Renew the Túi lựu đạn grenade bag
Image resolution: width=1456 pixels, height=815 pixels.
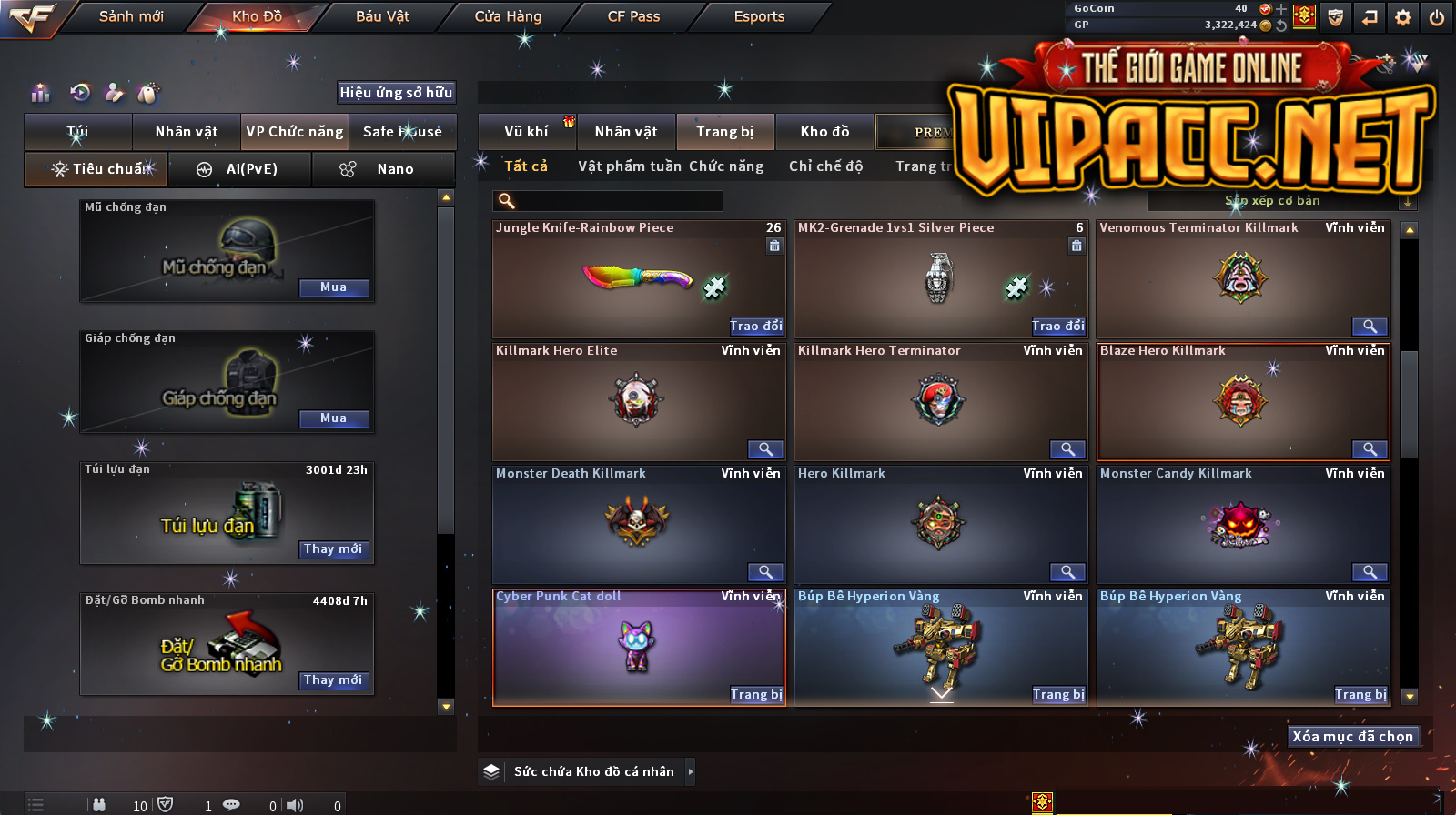pos(333,549)
